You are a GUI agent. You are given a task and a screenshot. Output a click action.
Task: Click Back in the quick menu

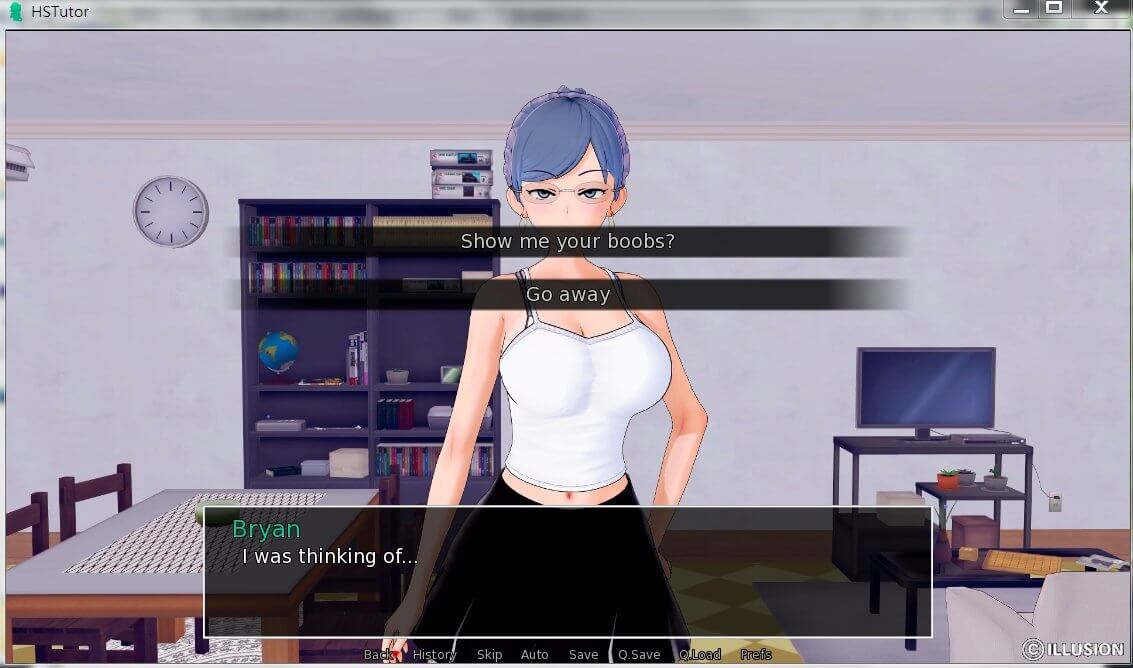pos(379,654)
